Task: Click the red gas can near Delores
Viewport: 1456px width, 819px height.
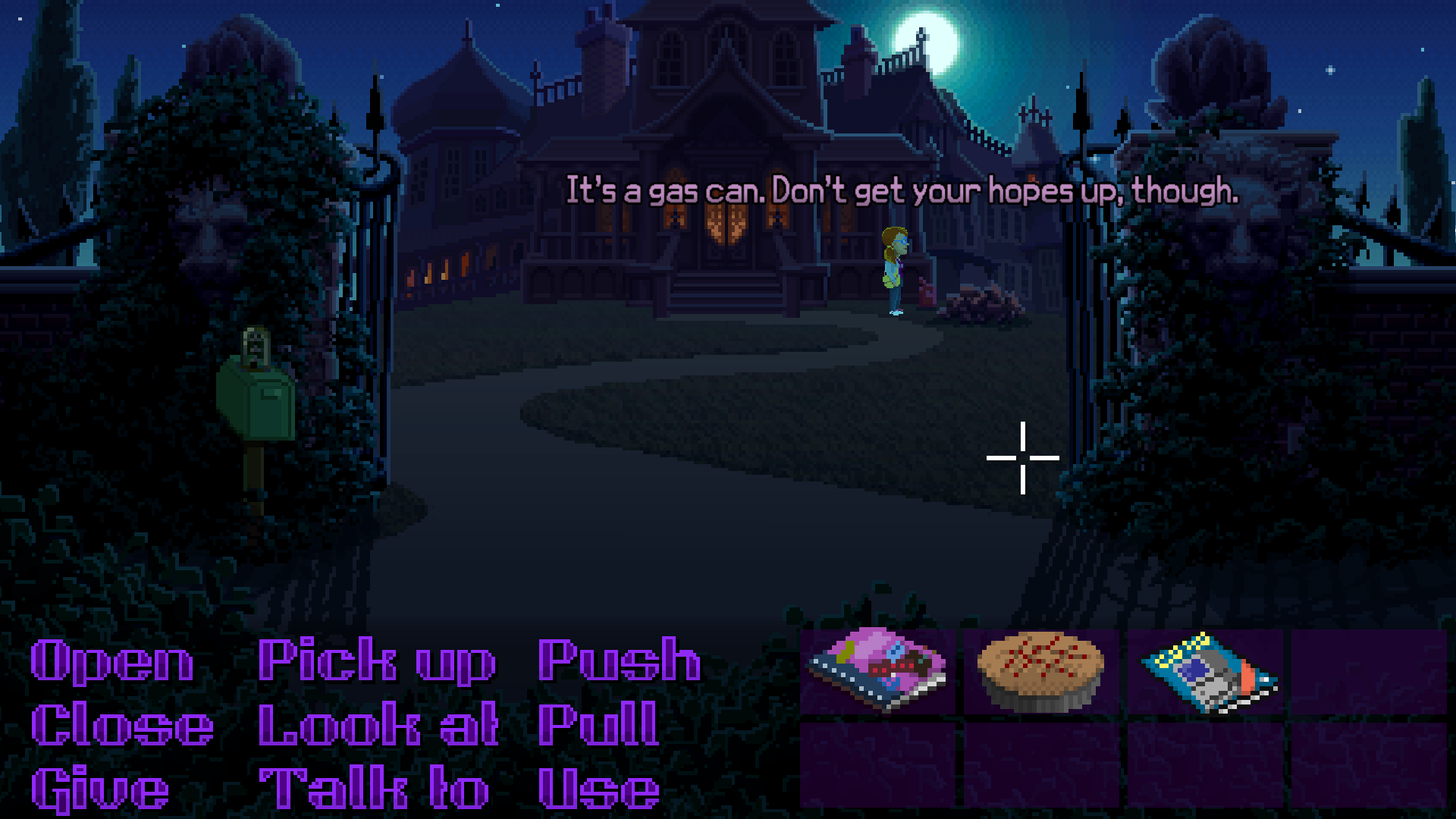Action: pyautogui.click(x=927, y=292)
